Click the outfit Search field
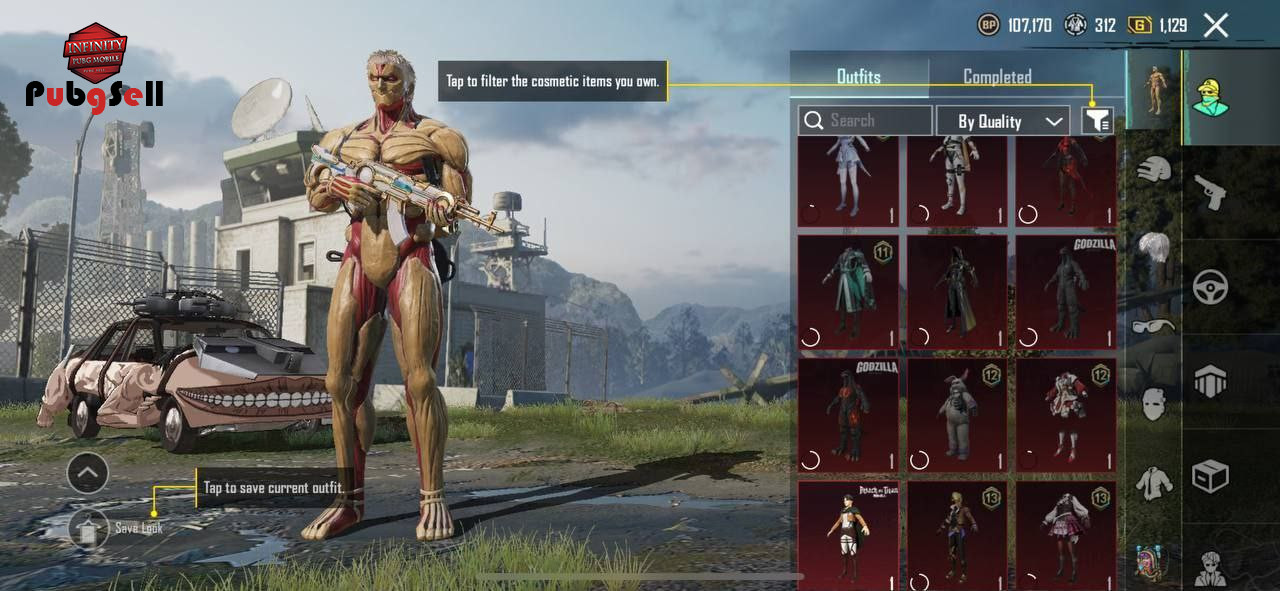Screen dimensions: 1280x591 click(x=866, y=121)
